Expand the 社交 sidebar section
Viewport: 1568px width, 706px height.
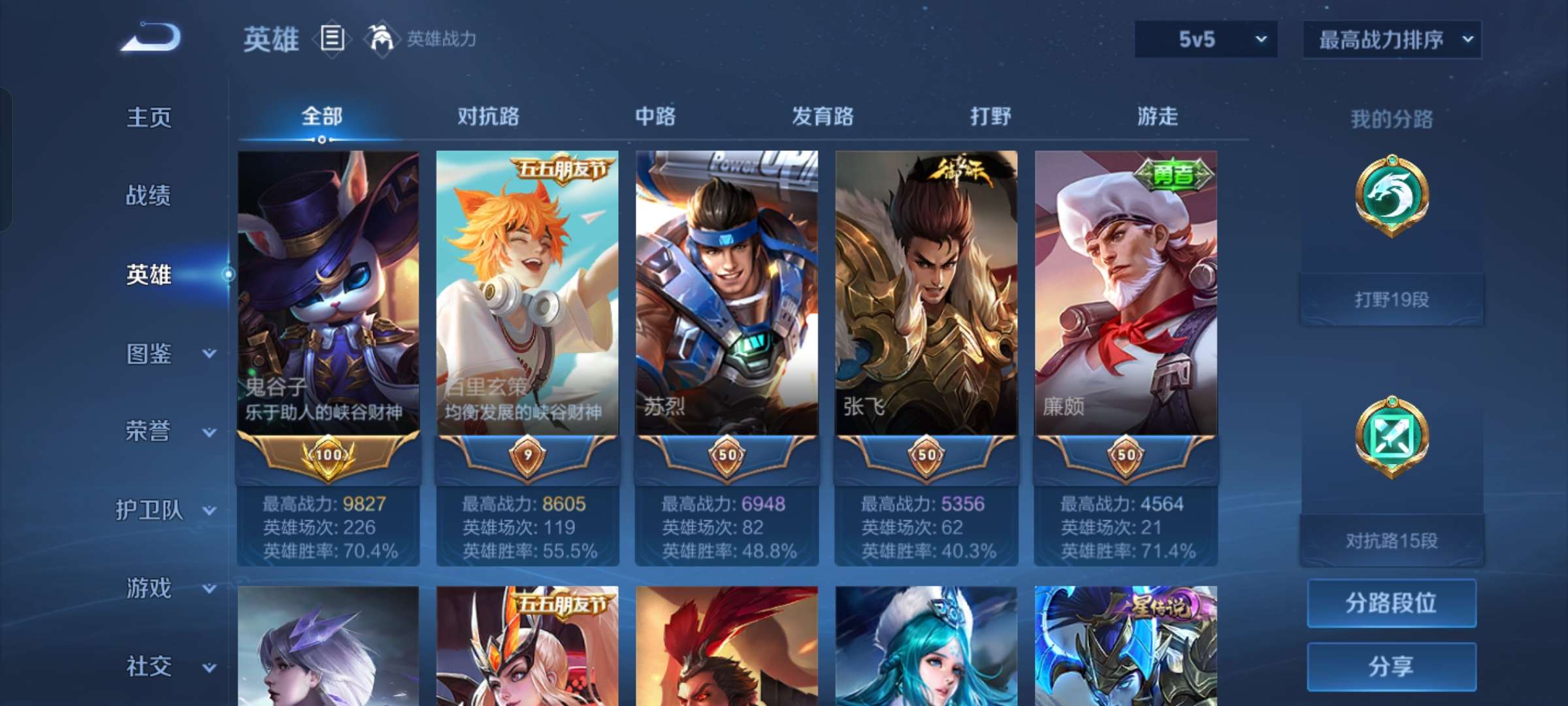tap(149, 667)
